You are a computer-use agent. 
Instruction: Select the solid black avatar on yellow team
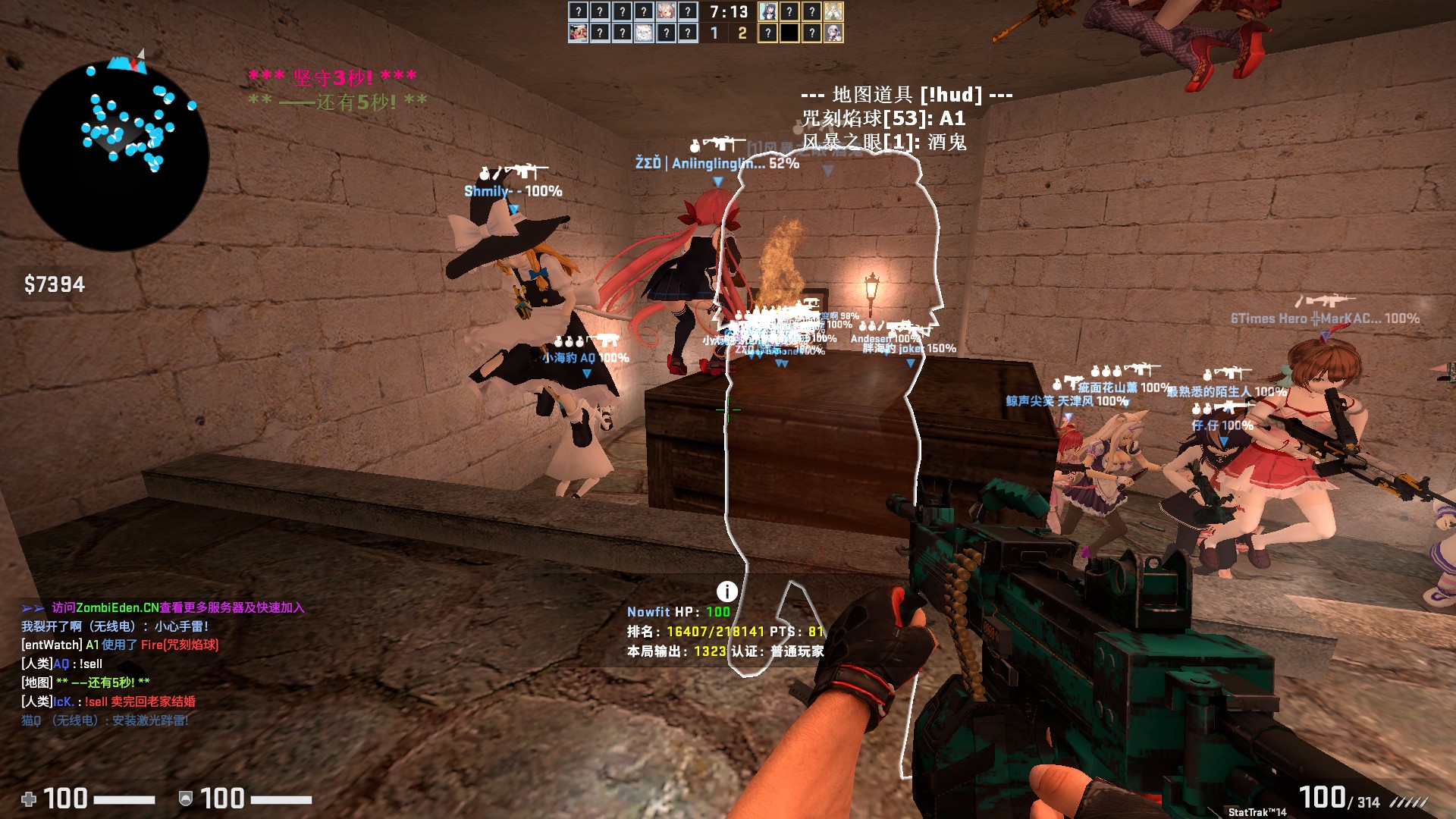point(789,33)
